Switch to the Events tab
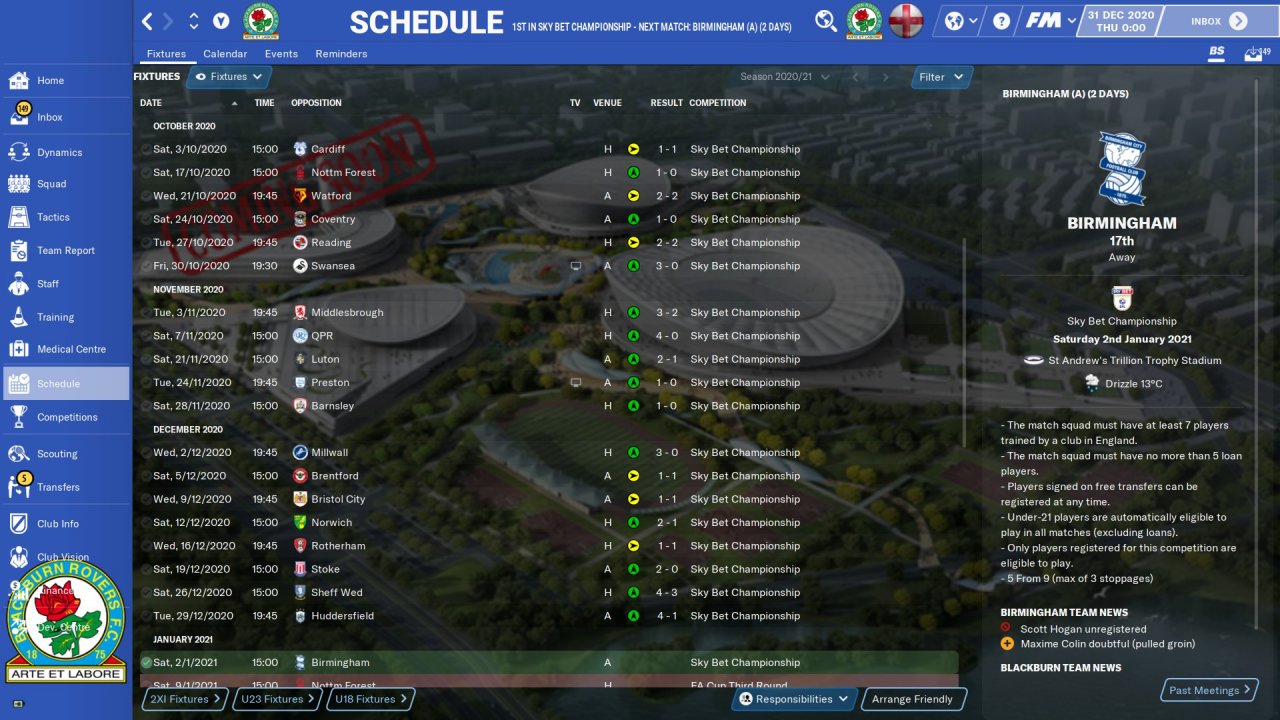 click(x=281, y=54)
